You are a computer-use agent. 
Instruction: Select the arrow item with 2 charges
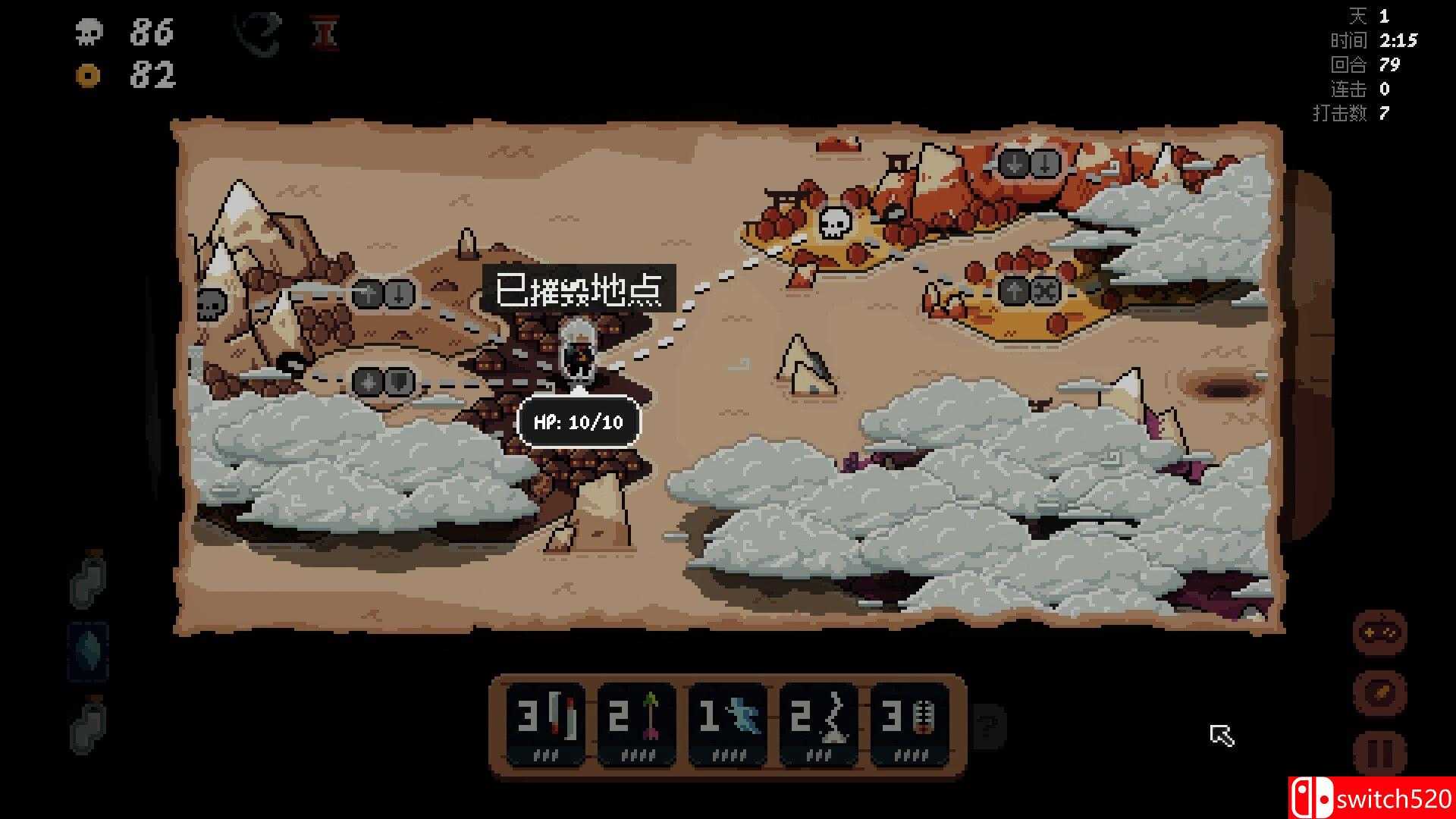coord(637,720)
